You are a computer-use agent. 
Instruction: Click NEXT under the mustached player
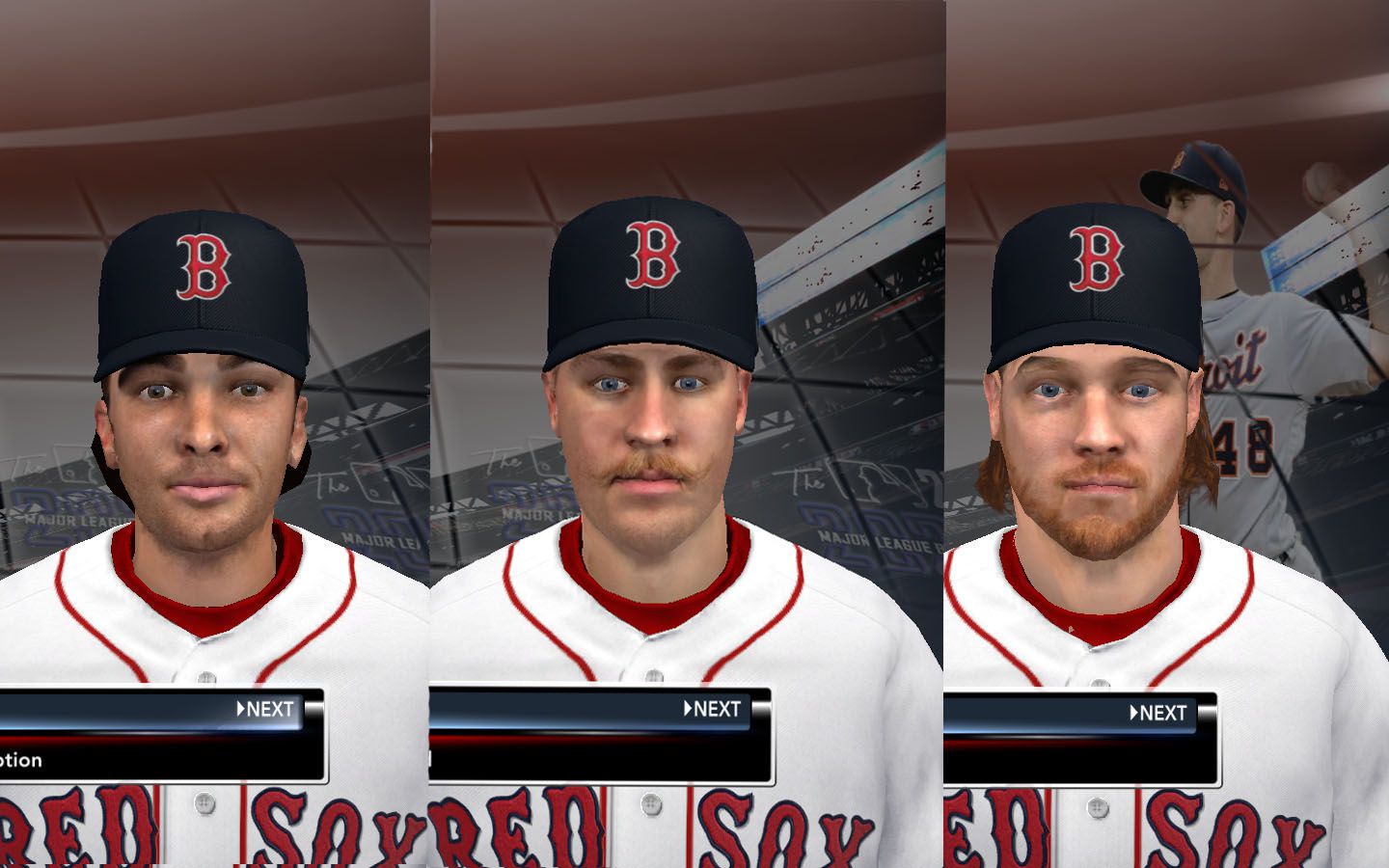point(713,709)
